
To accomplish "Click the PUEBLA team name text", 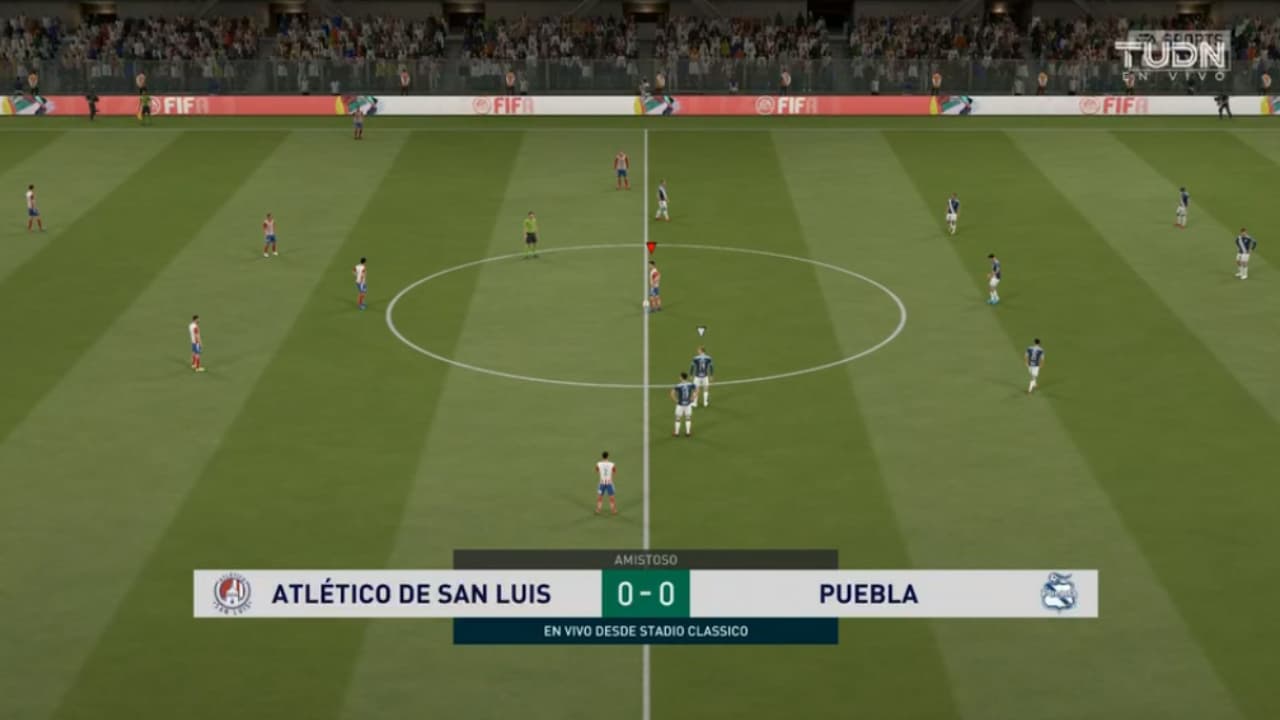I will (x=868, y=593).
